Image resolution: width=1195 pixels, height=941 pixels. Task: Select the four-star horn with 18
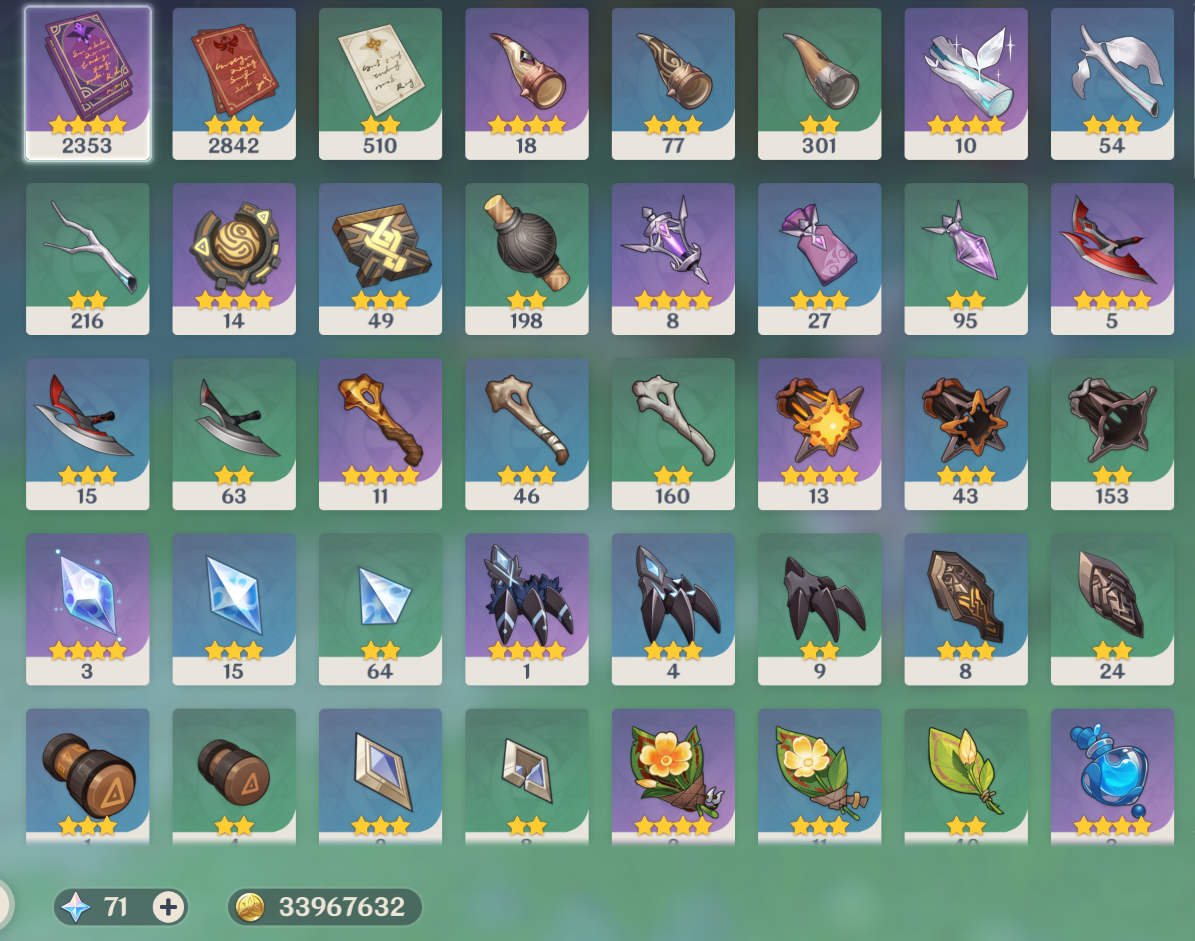[526, 82]
